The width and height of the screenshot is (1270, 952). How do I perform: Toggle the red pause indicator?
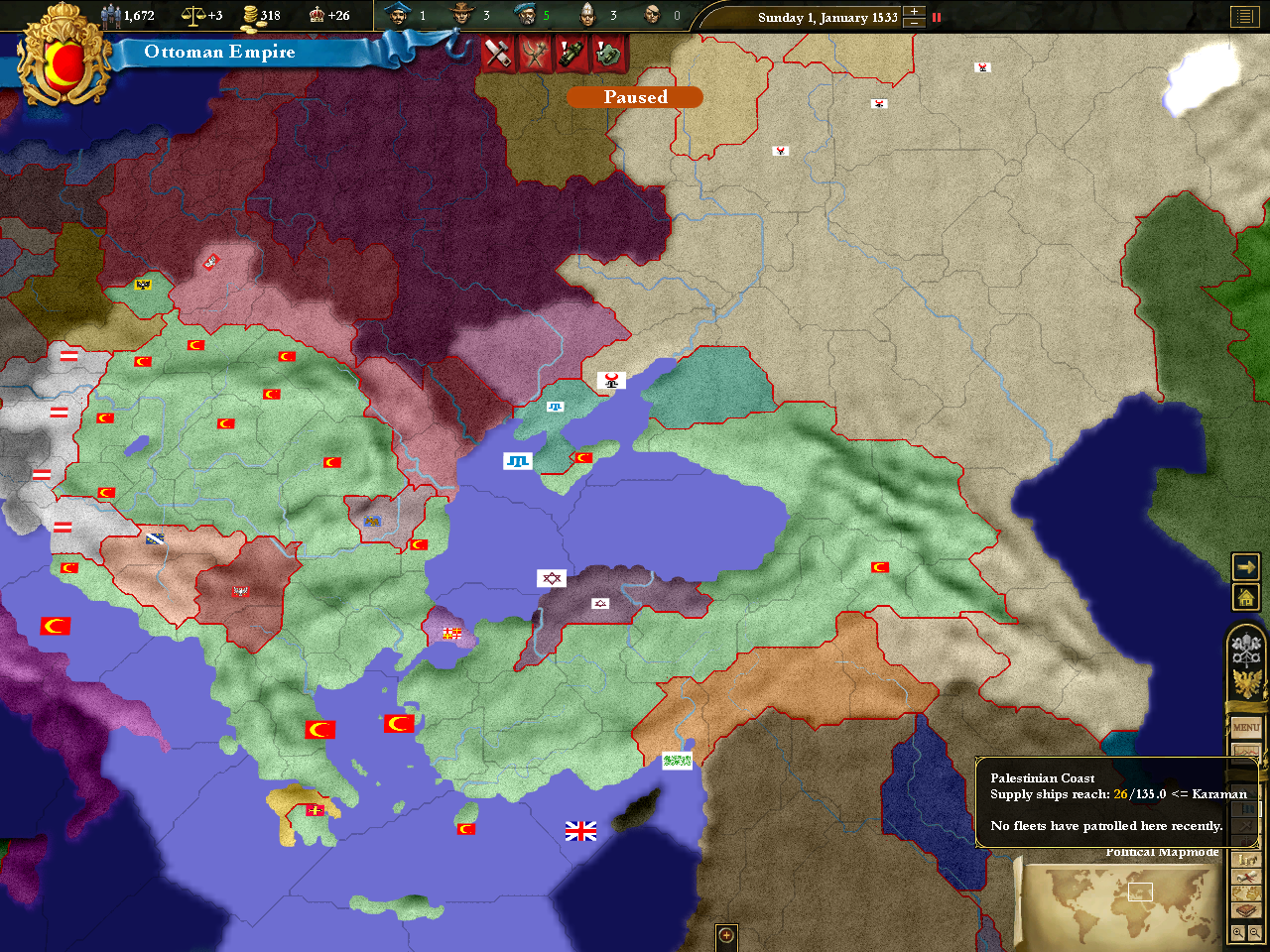936,17
